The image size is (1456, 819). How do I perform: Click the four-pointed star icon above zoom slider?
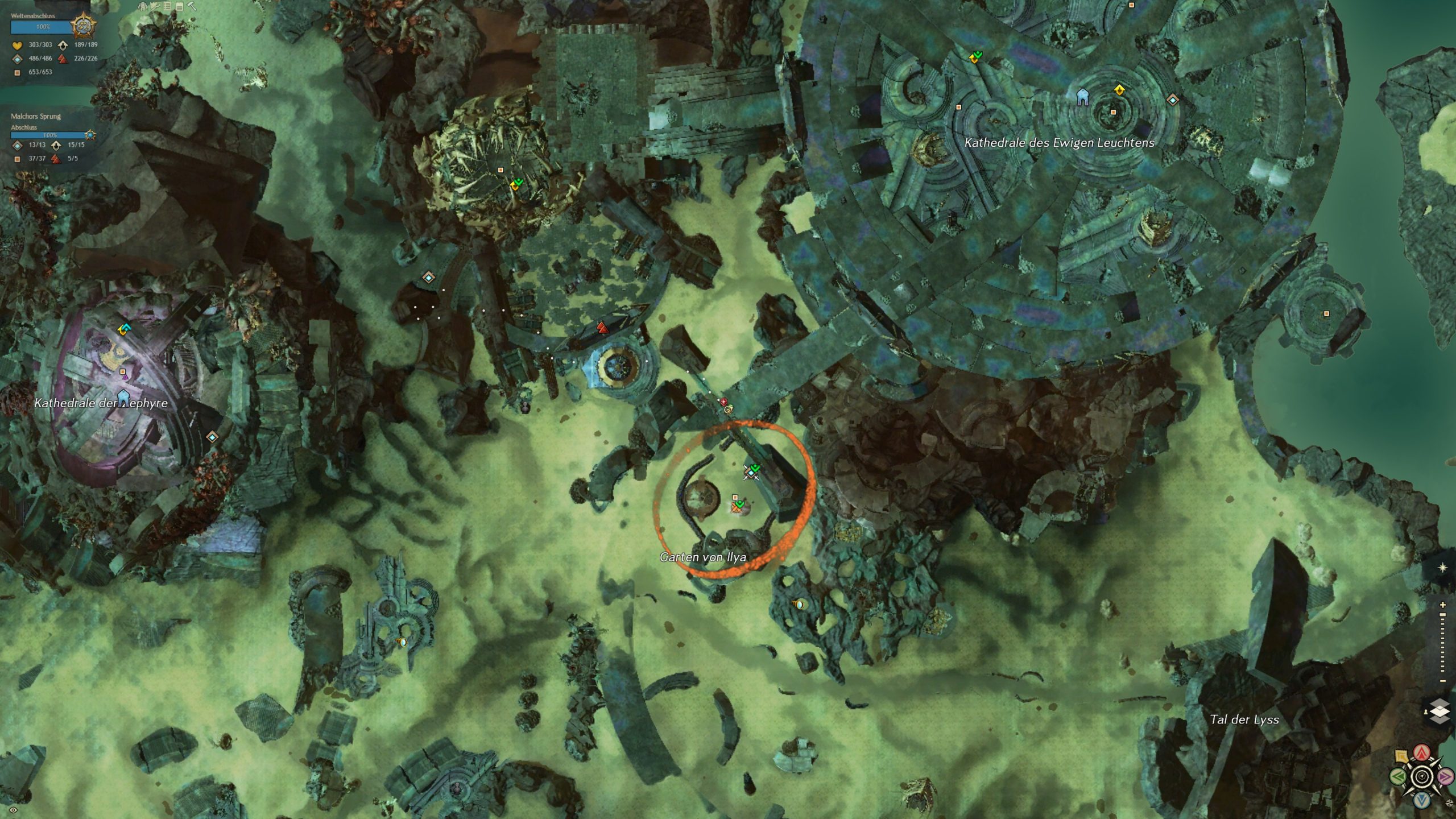click(x=1442, y=568)
